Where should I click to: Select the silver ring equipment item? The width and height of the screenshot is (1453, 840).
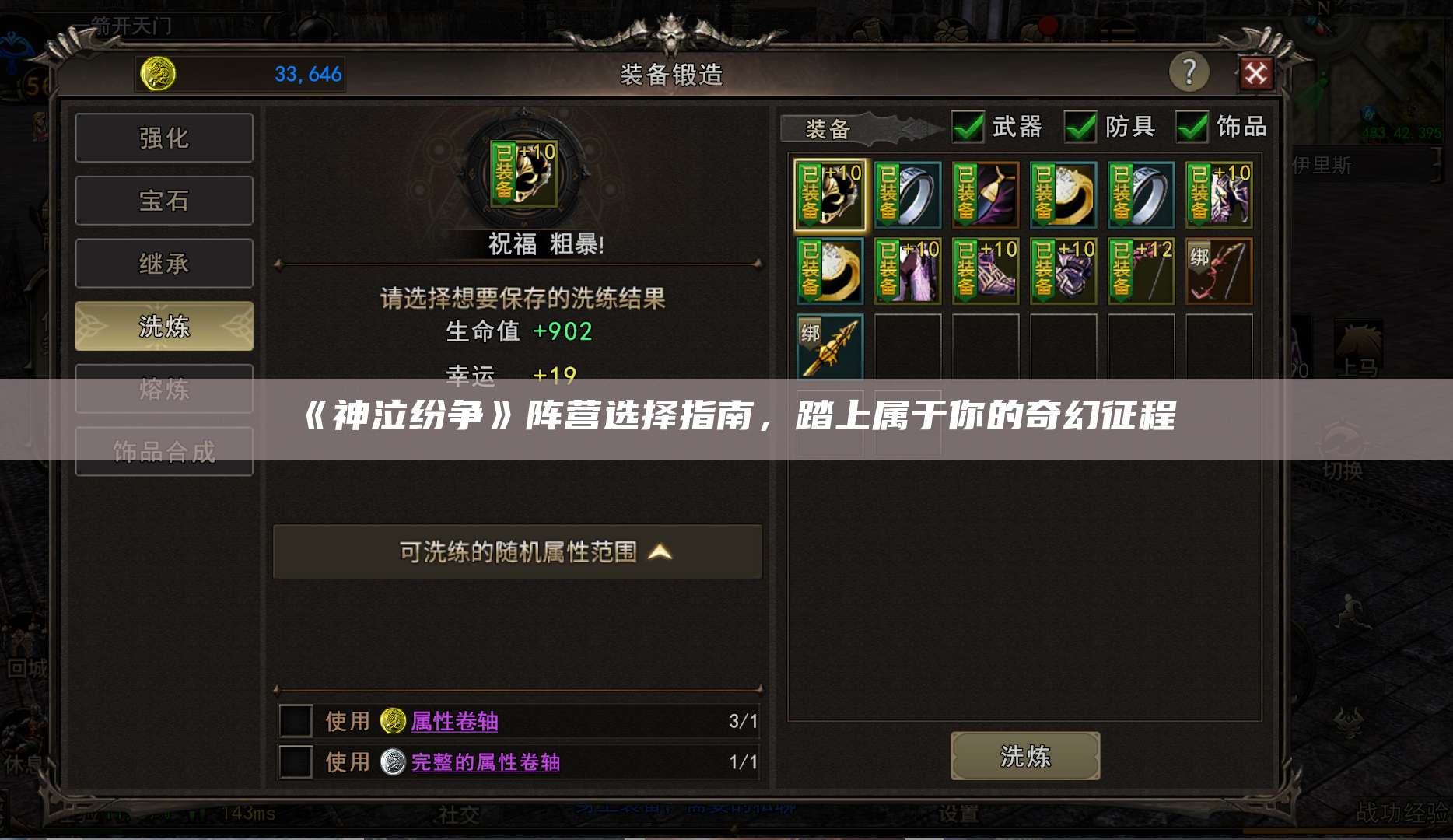coord(907,194)
